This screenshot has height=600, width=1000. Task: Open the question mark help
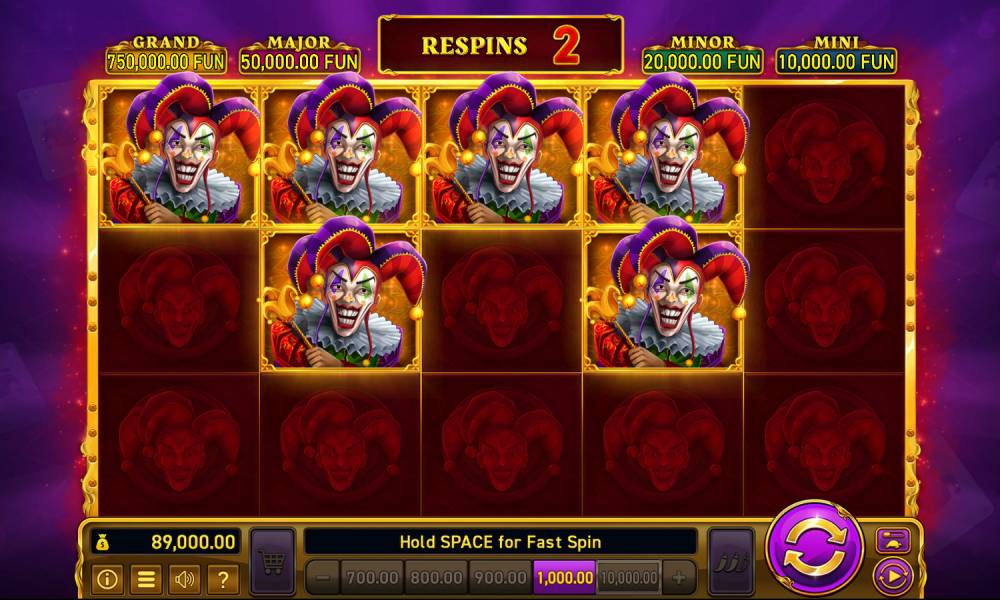[x=223, y=578]
